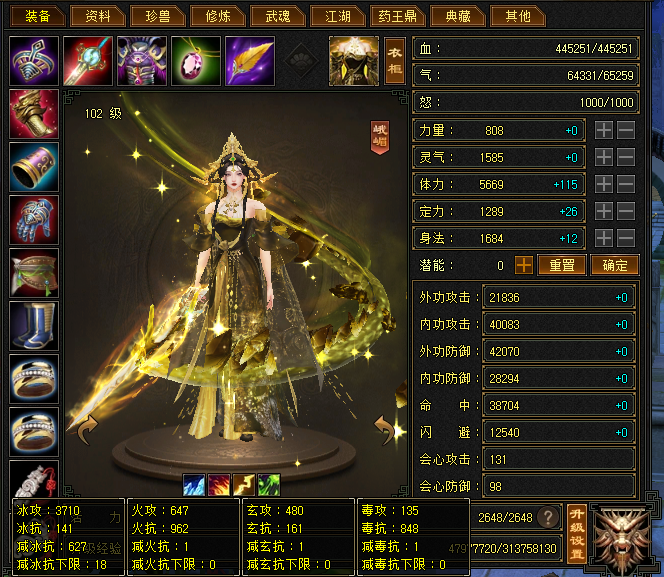The image size is (664, 577).
Task: Select the purple bracer equipment slot
Action: tap(33, 166)
